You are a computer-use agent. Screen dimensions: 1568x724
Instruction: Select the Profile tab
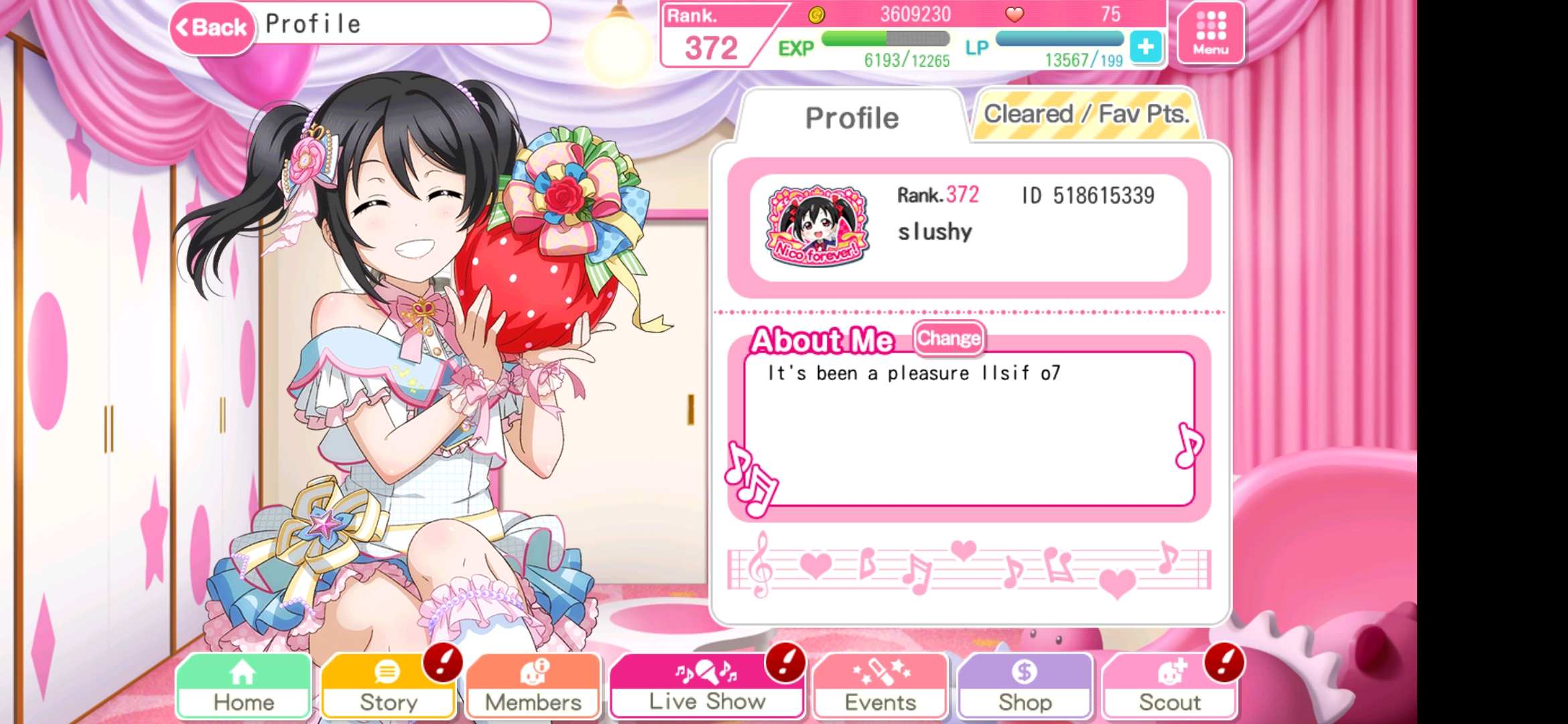851,118
